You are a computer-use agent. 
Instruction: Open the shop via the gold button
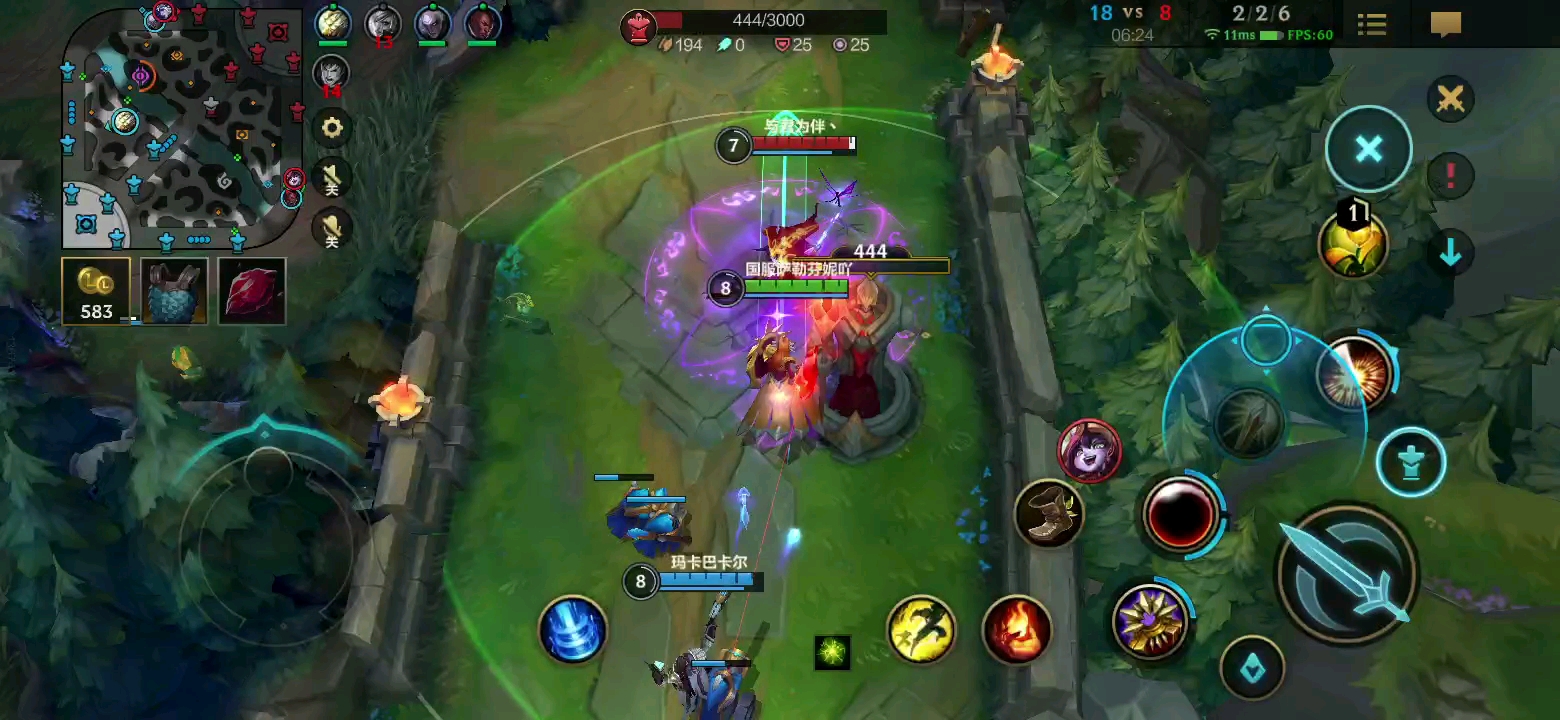click(x=96, y=291)
